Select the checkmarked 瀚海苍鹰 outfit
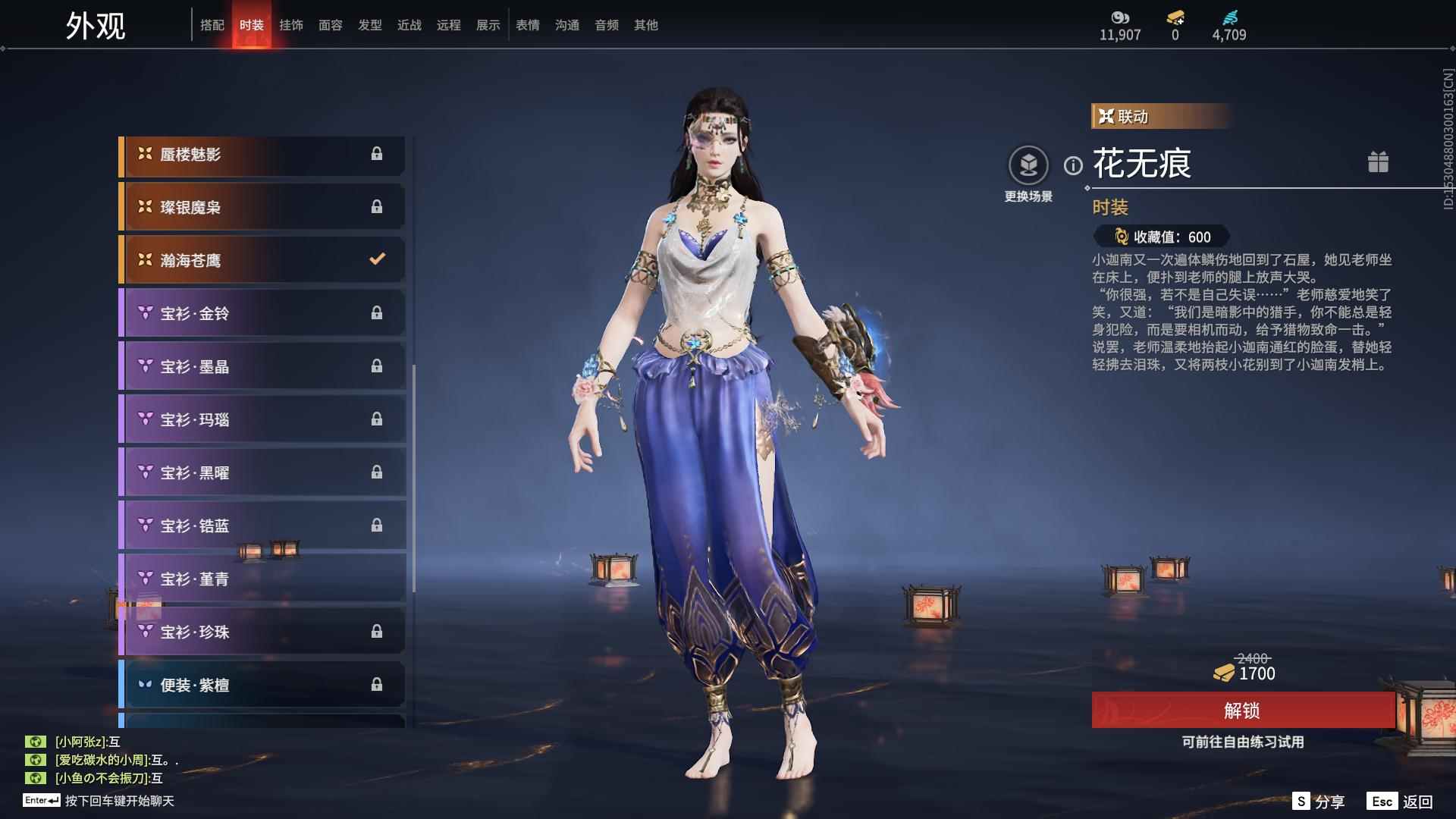The image size is (1456, 819). tap(262, 259)
